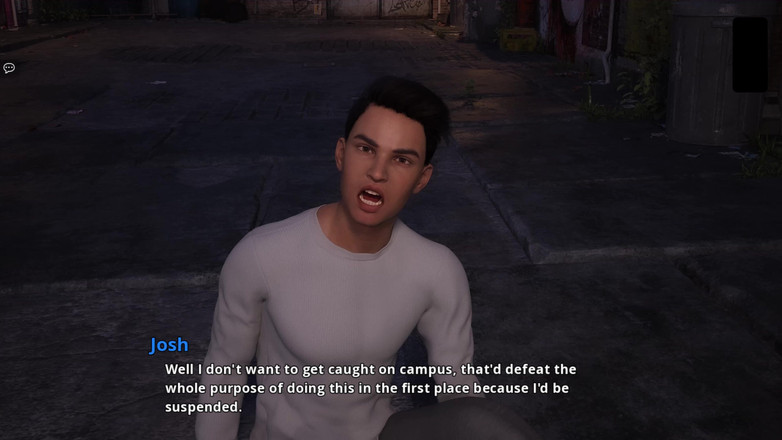Advance Josh's dialogue text
This screenshot has width=782, height=440.
tap(370, 388)
